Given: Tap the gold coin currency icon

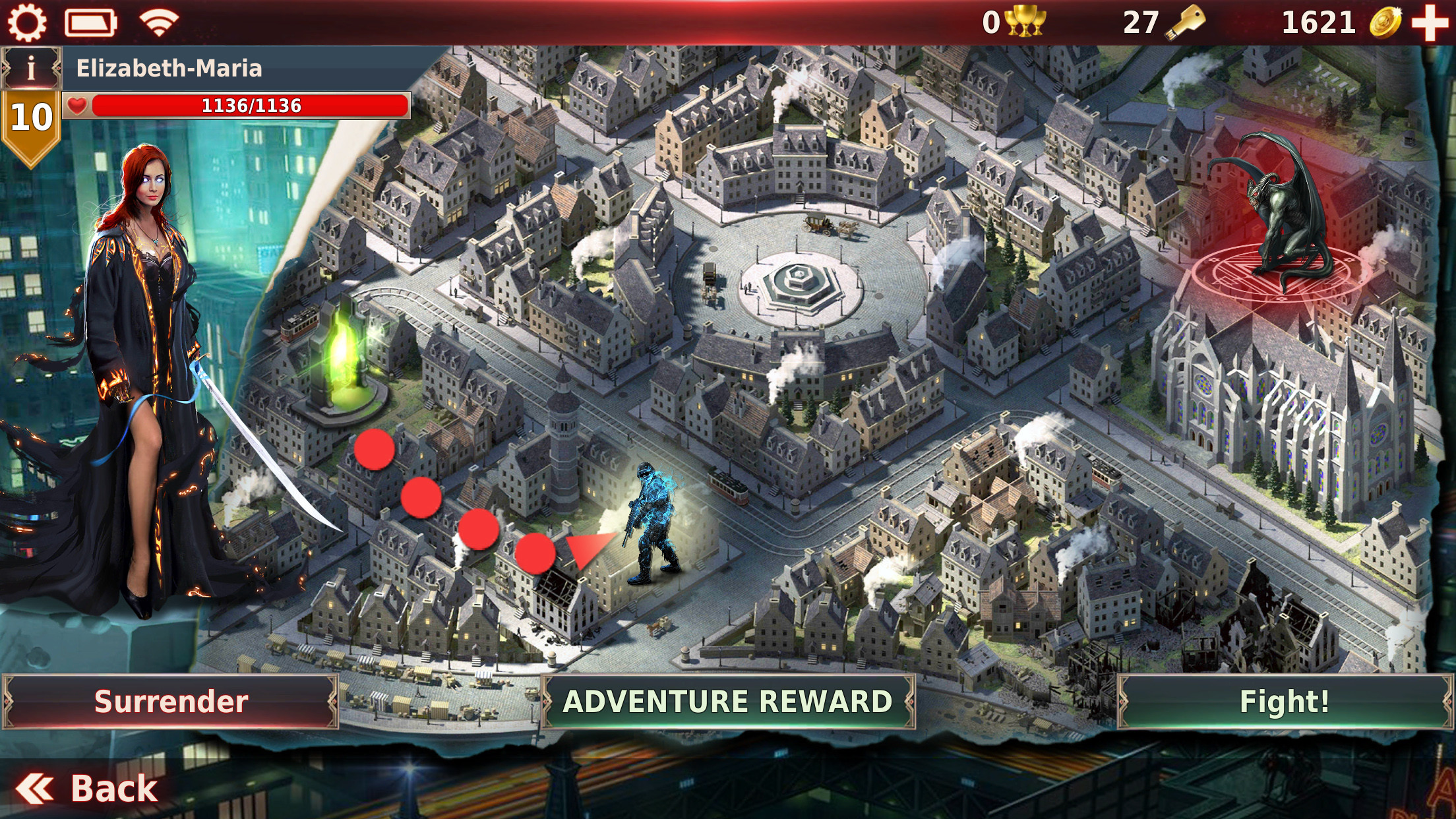Looking at the screenshot, I should coord(1385,22).
